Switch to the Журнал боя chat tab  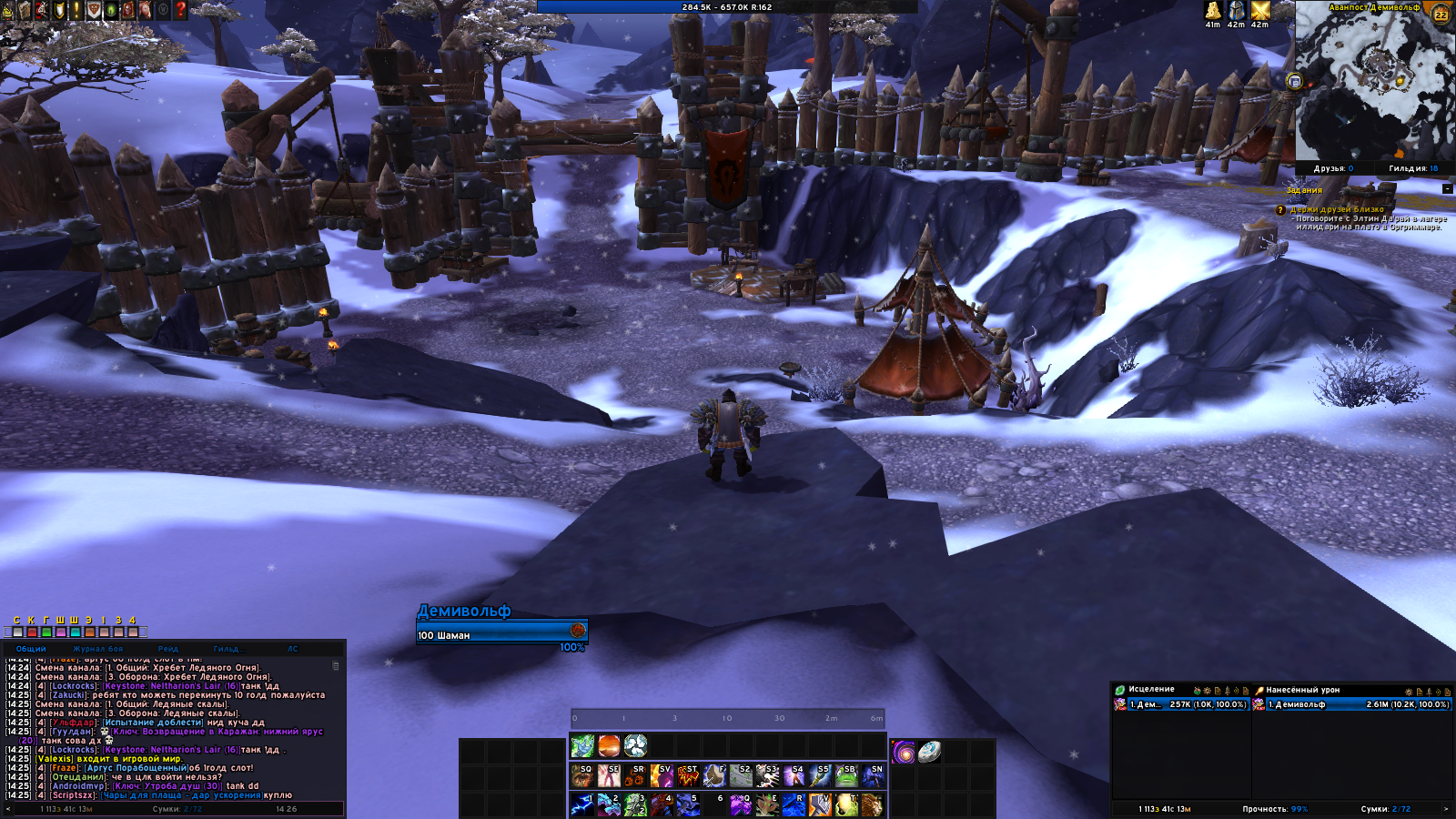click(97, 649)
